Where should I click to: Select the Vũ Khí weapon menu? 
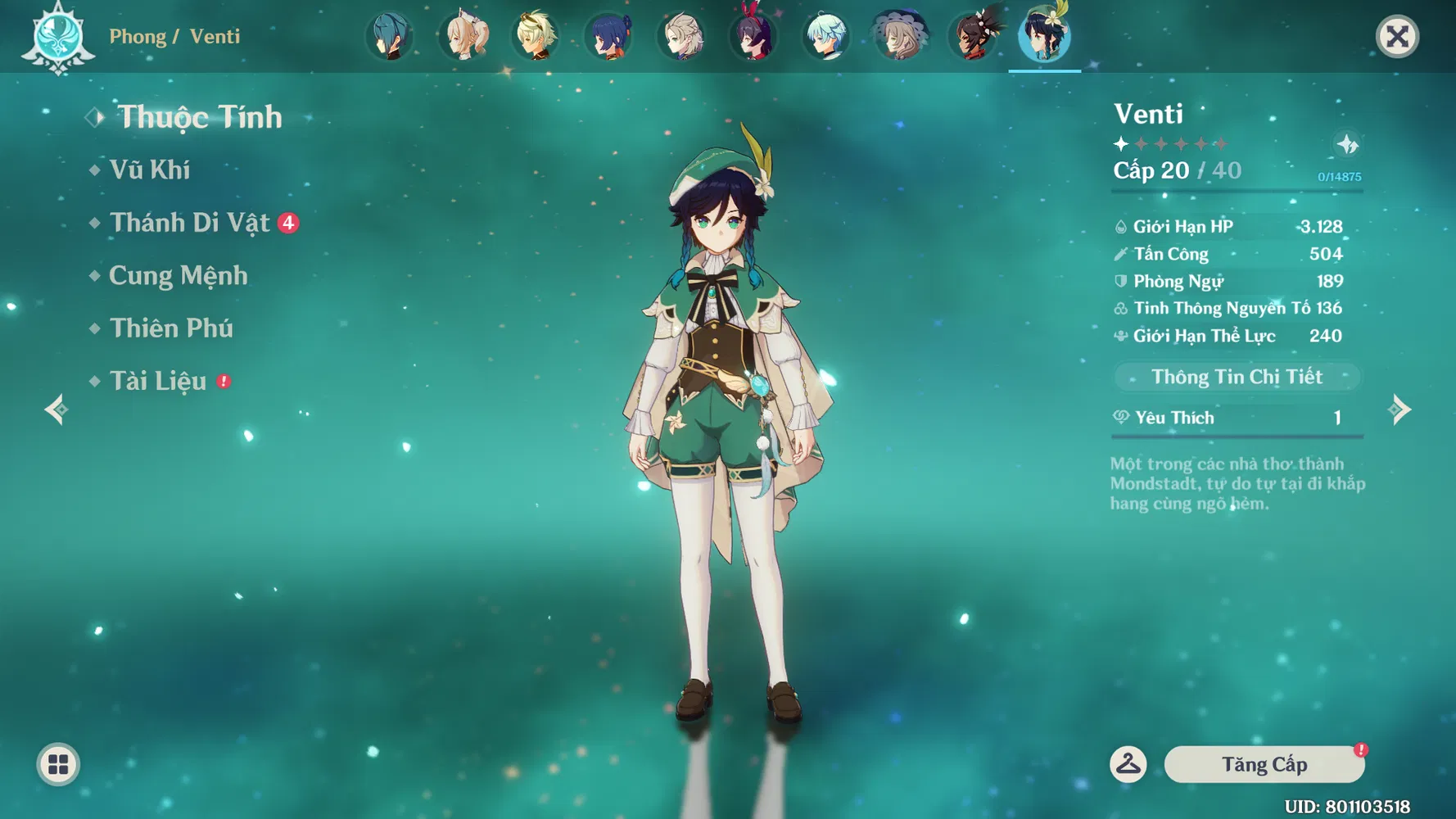point(150,170)
